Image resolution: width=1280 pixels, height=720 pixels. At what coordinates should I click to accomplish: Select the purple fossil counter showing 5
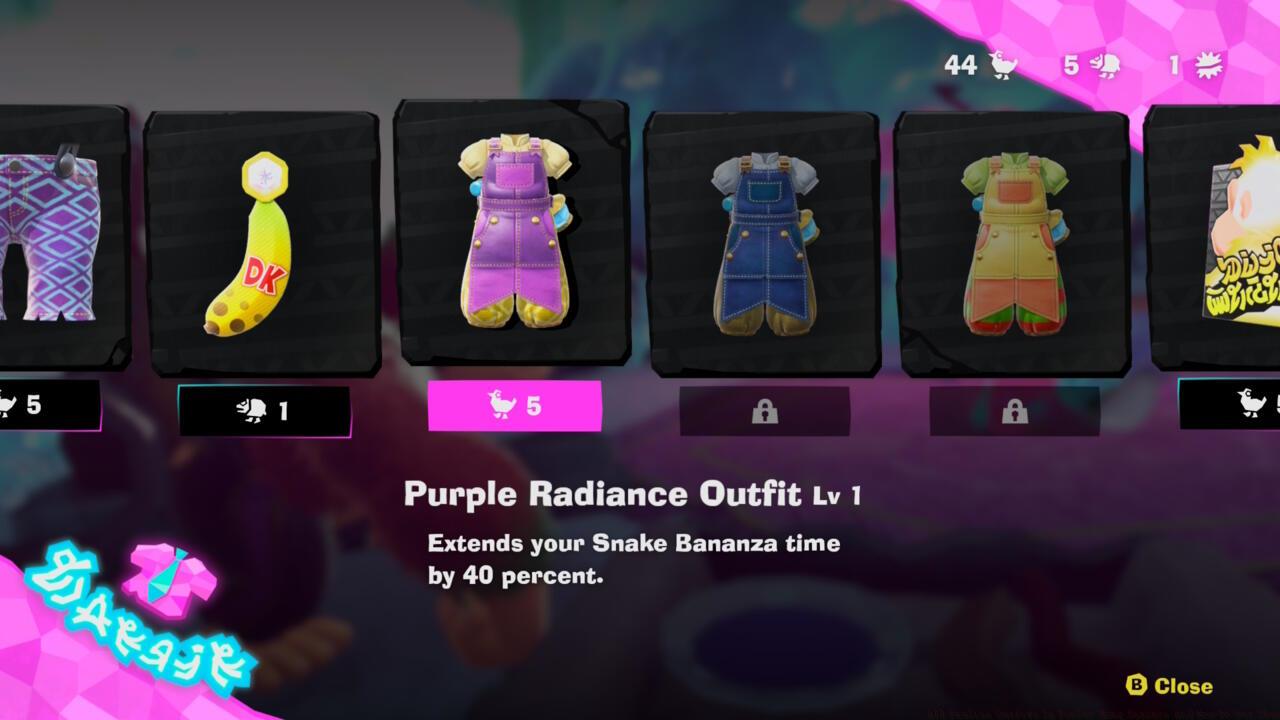(1089, 66)
